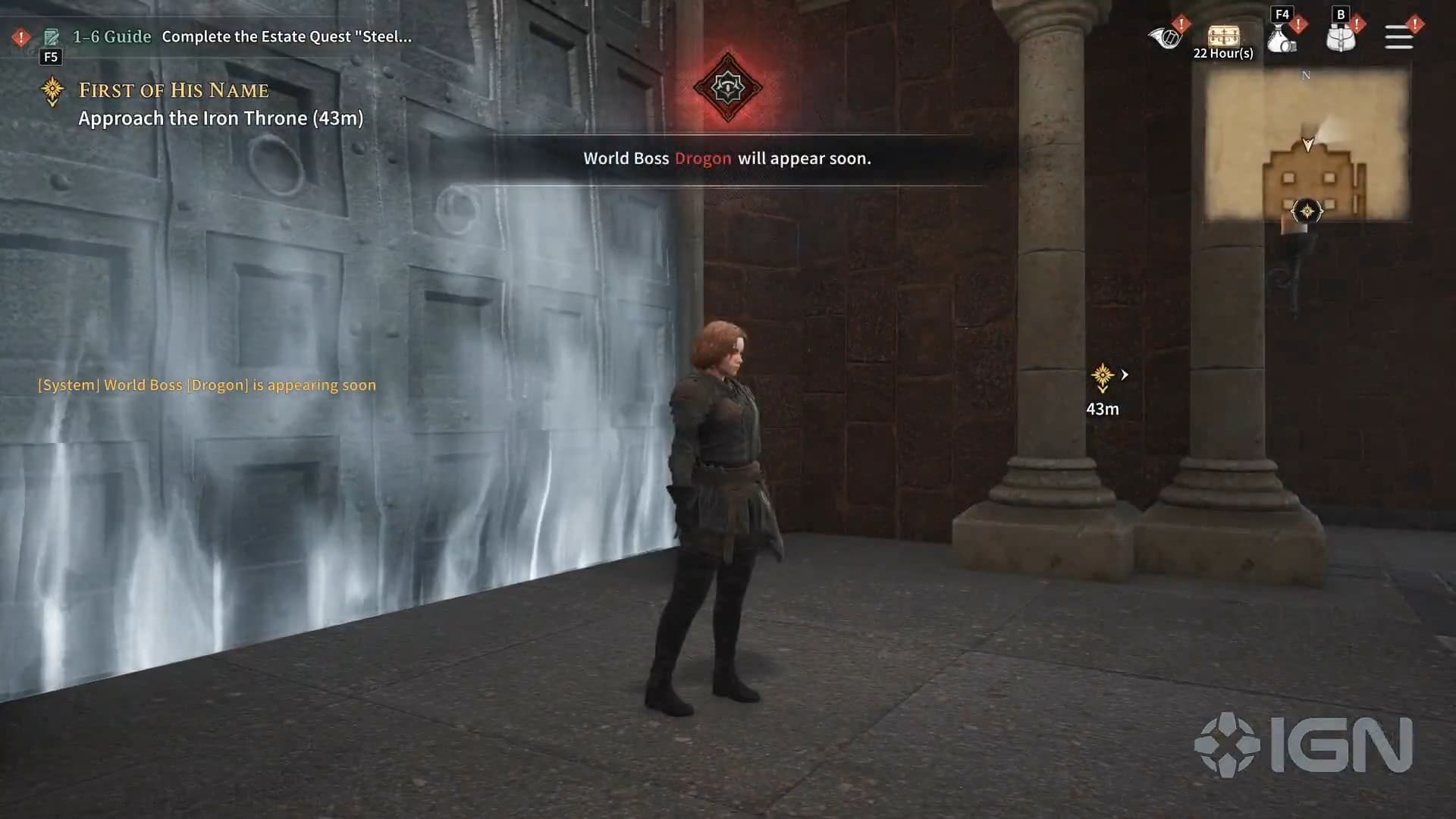Click the Drogon system chat message
The width and height of the screenshot is (1456, 819).
(x=207, y=385)
